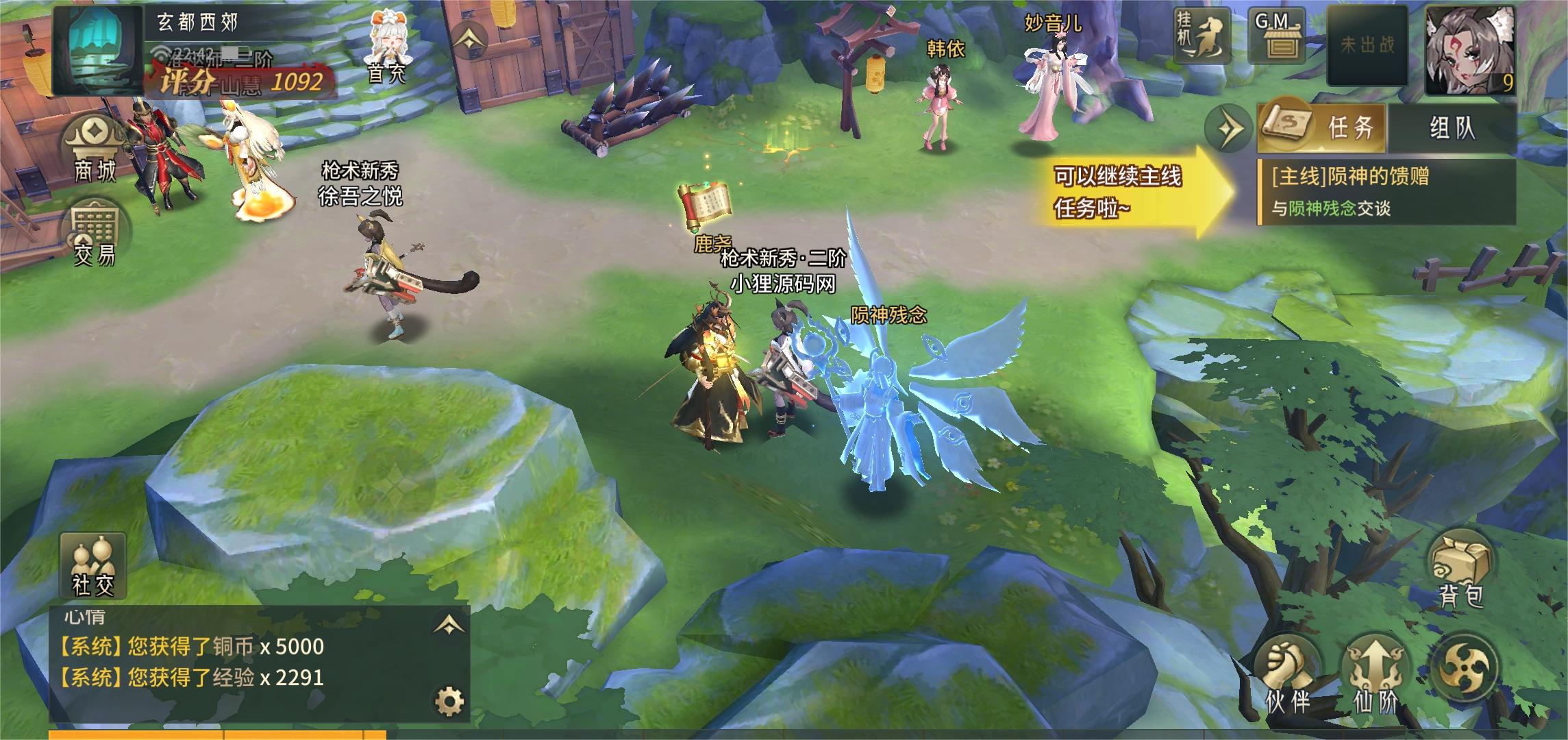Switch to the 任务 quest tab
This screenshot has height=740, width=1568.
click(1321, 127)
